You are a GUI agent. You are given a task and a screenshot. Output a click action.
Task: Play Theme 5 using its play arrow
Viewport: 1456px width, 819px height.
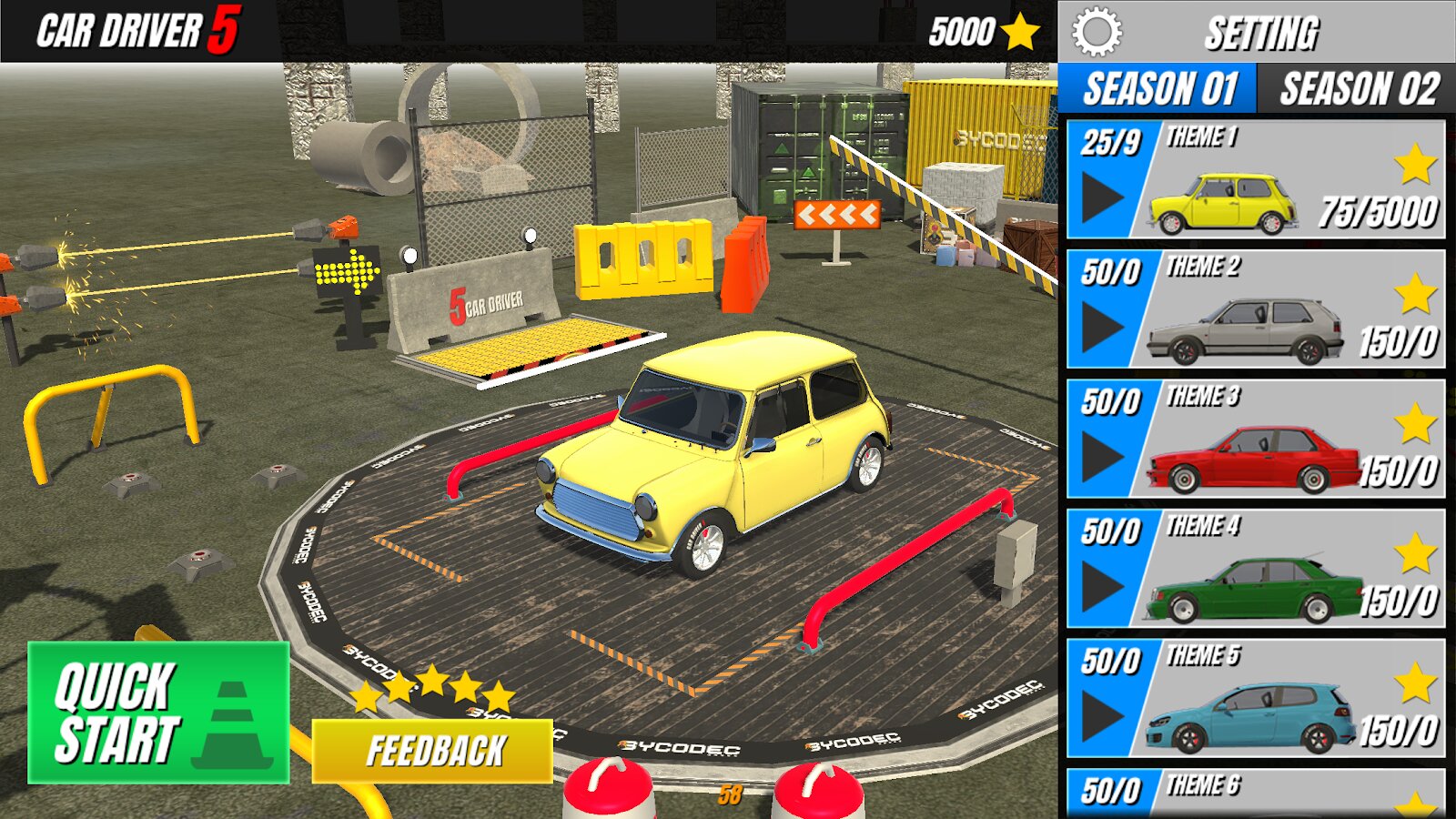(x=1102, y=716)
